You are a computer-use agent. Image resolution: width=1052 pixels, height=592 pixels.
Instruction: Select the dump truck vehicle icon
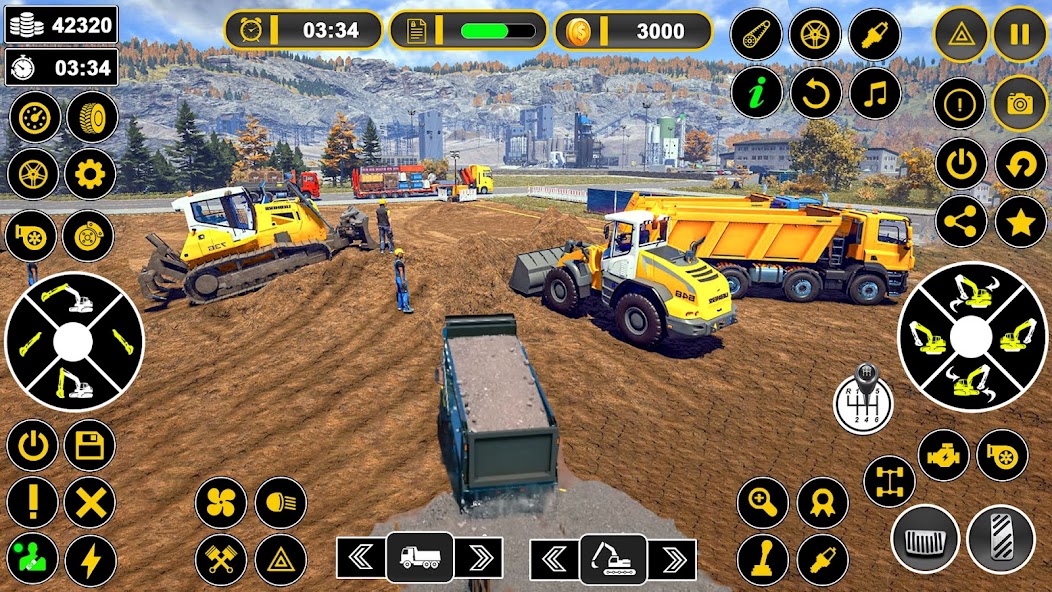coord(420,558)
